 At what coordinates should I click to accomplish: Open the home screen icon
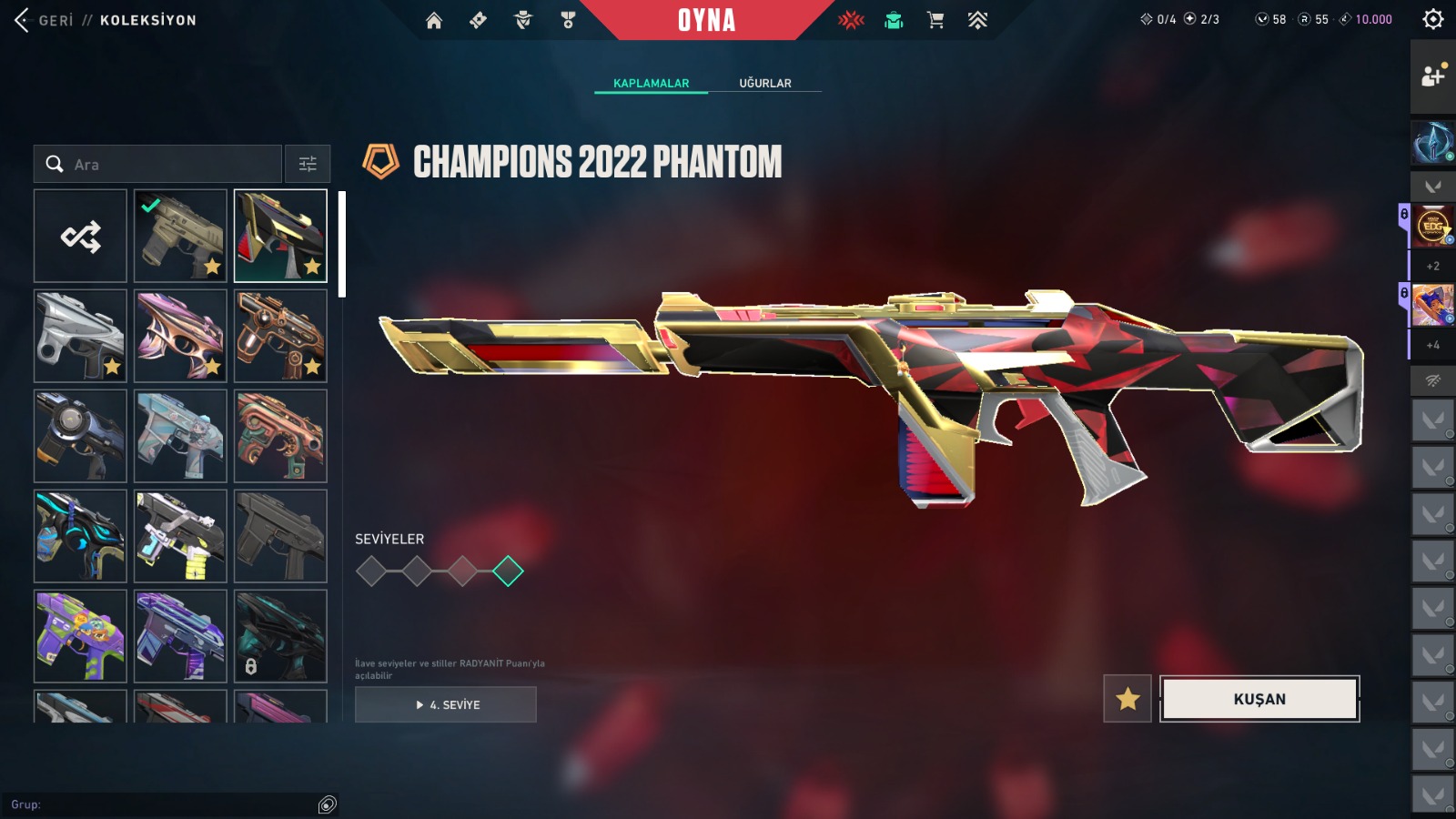(434, 20)
